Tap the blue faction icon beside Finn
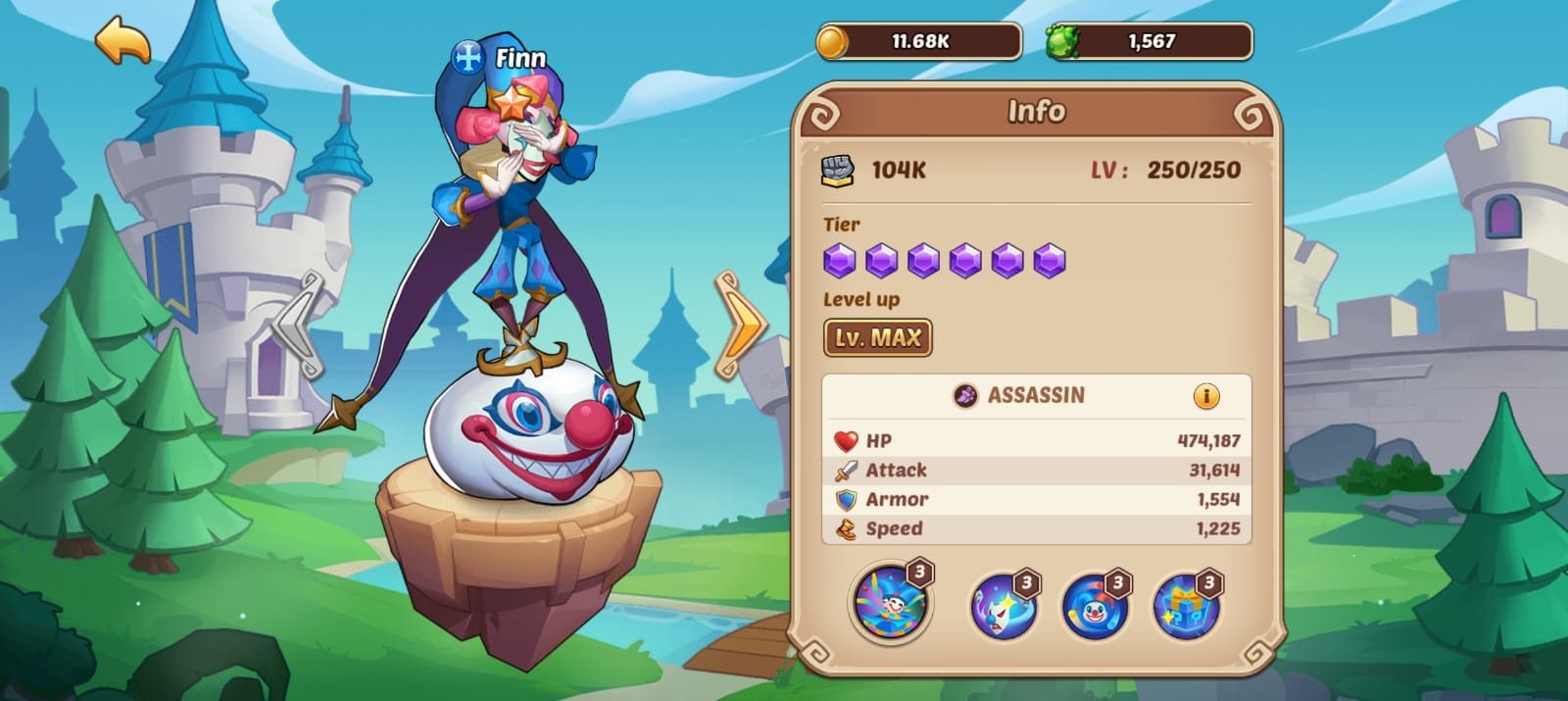The width and height of the screenshot is (1568, 701). [468, 58]
